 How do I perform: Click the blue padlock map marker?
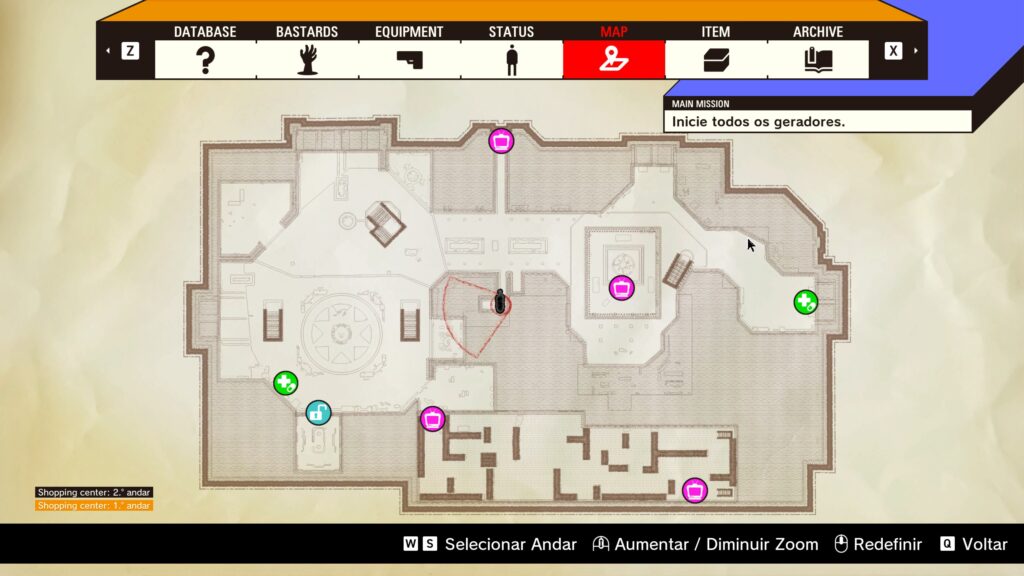pos(318,412)
